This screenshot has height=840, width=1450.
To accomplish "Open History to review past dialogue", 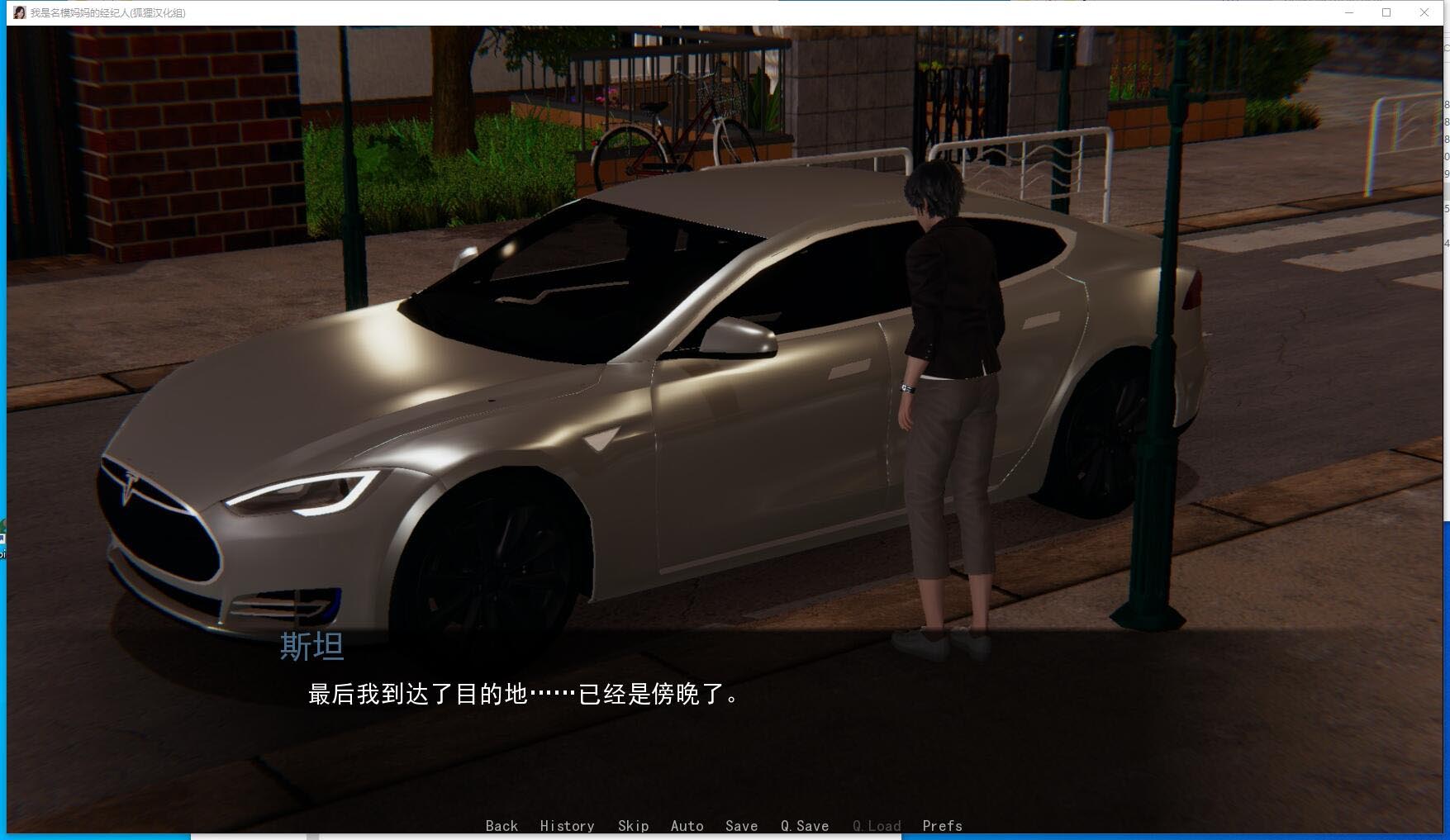I will point(567,826).
